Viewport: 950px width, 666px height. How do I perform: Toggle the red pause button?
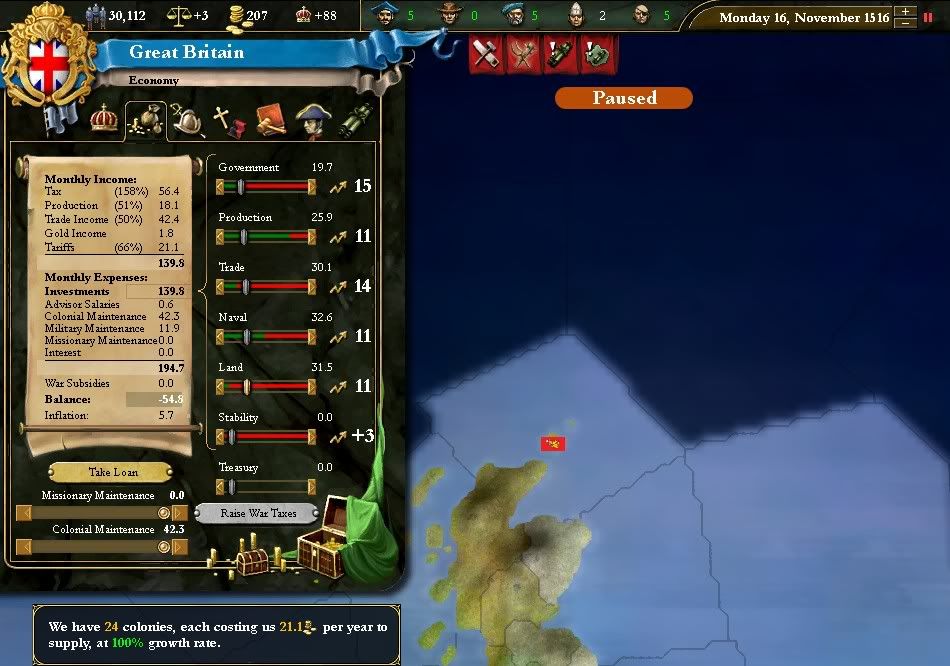pyautogui.click(x=928, y=17)
